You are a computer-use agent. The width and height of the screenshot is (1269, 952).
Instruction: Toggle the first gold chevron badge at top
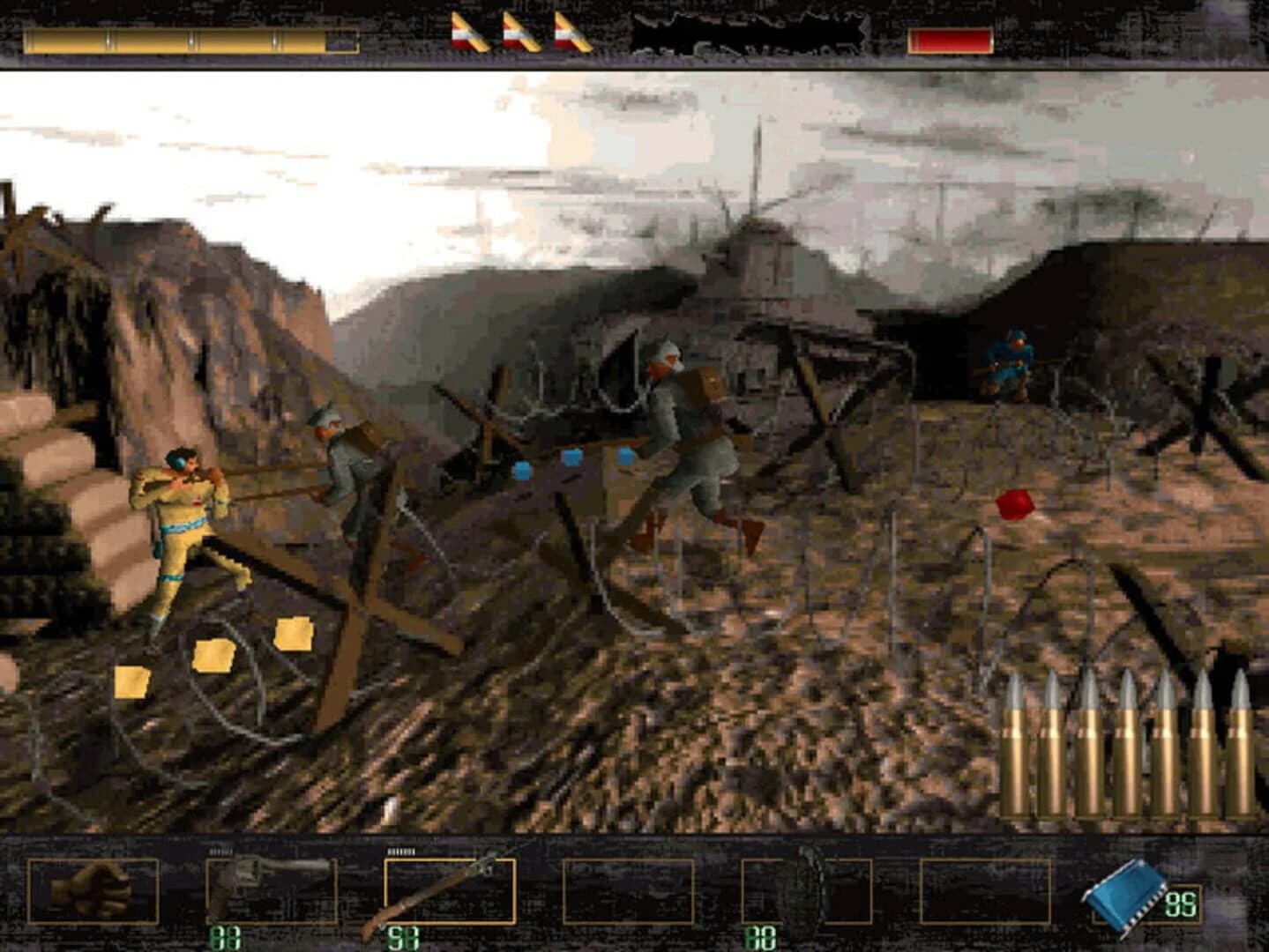pos(468,31)
